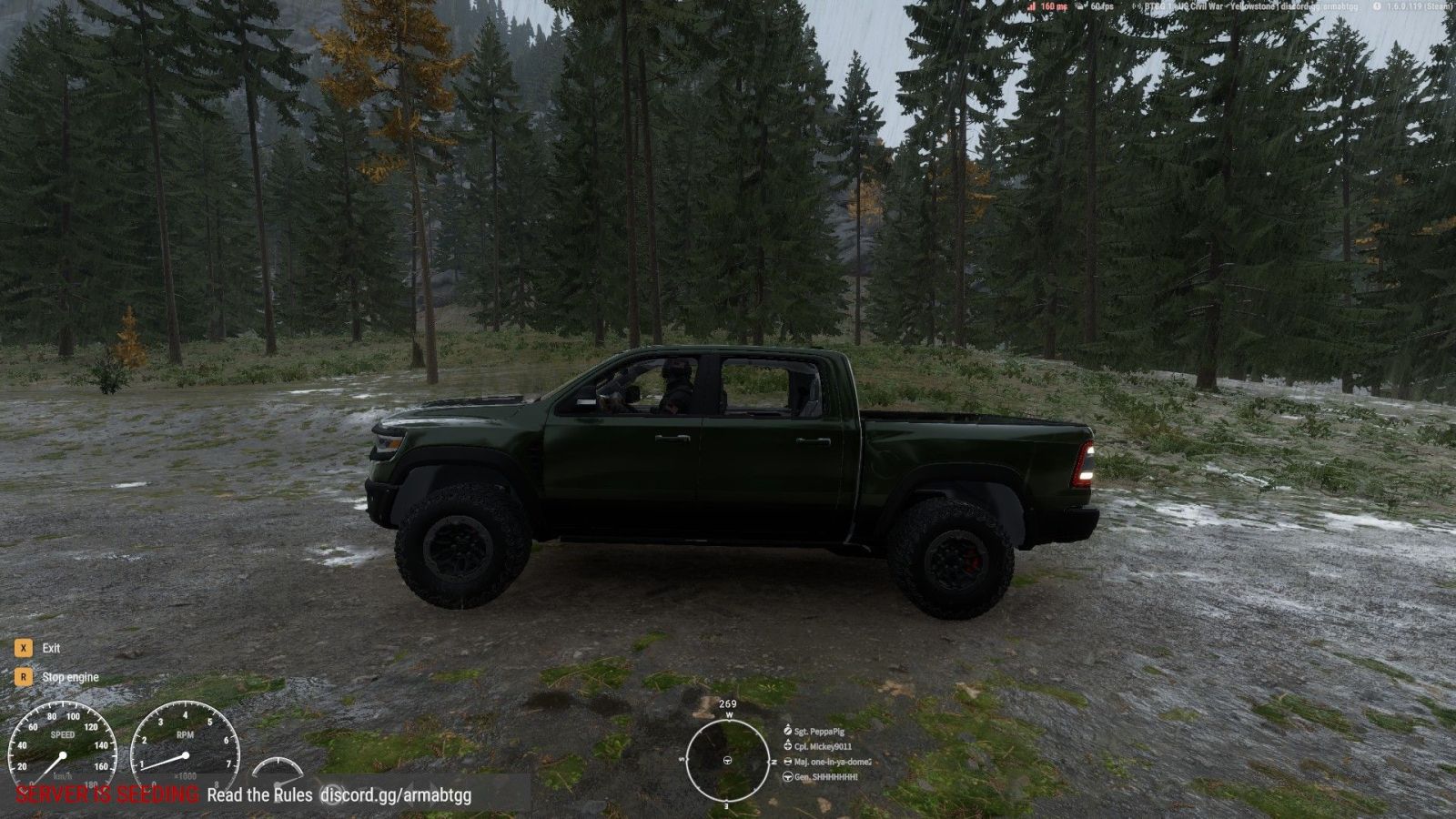Viewport: 1456px width, 819px height.
Task: Click the circular compass in the vehicle HUD
Action: tap(727, 759)
